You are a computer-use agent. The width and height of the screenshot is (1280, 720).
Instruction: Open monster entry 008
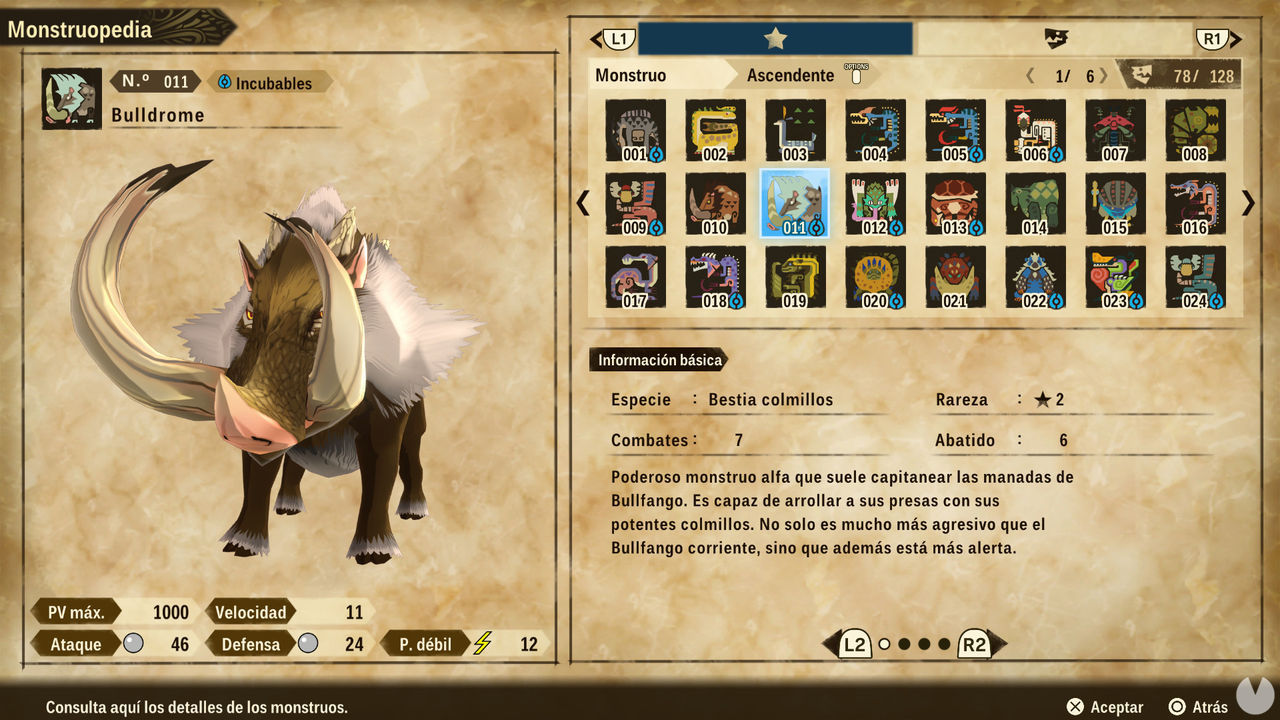click(1196, 130)
